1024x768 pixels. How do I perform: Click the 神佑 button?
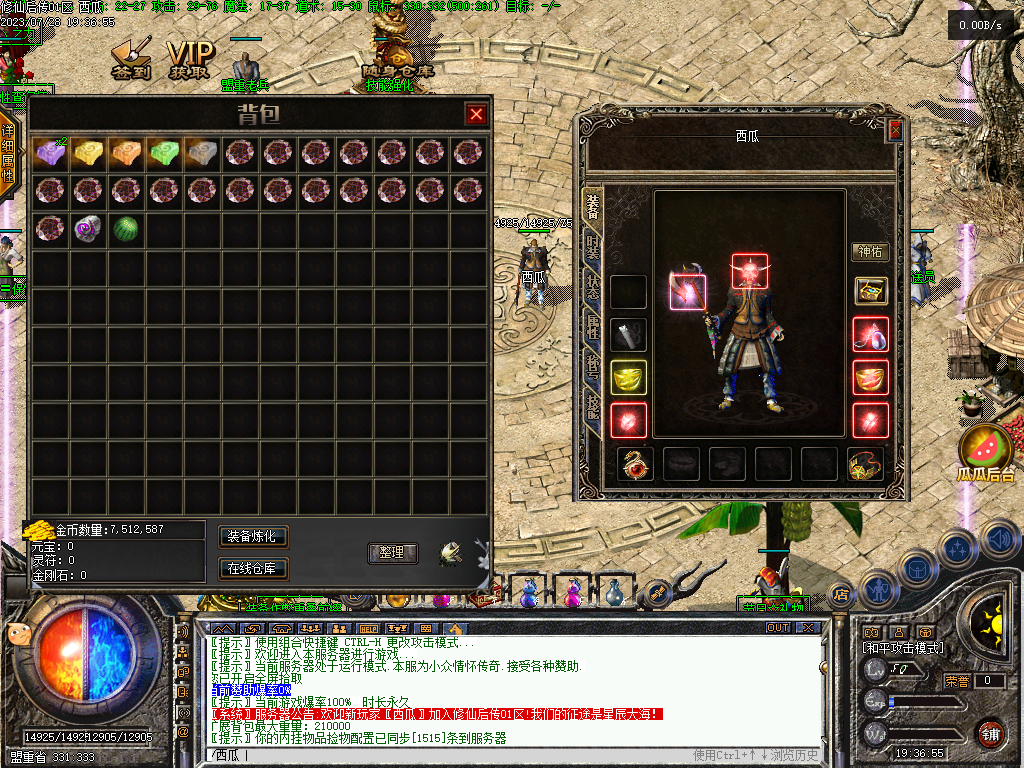coord(870,252)
